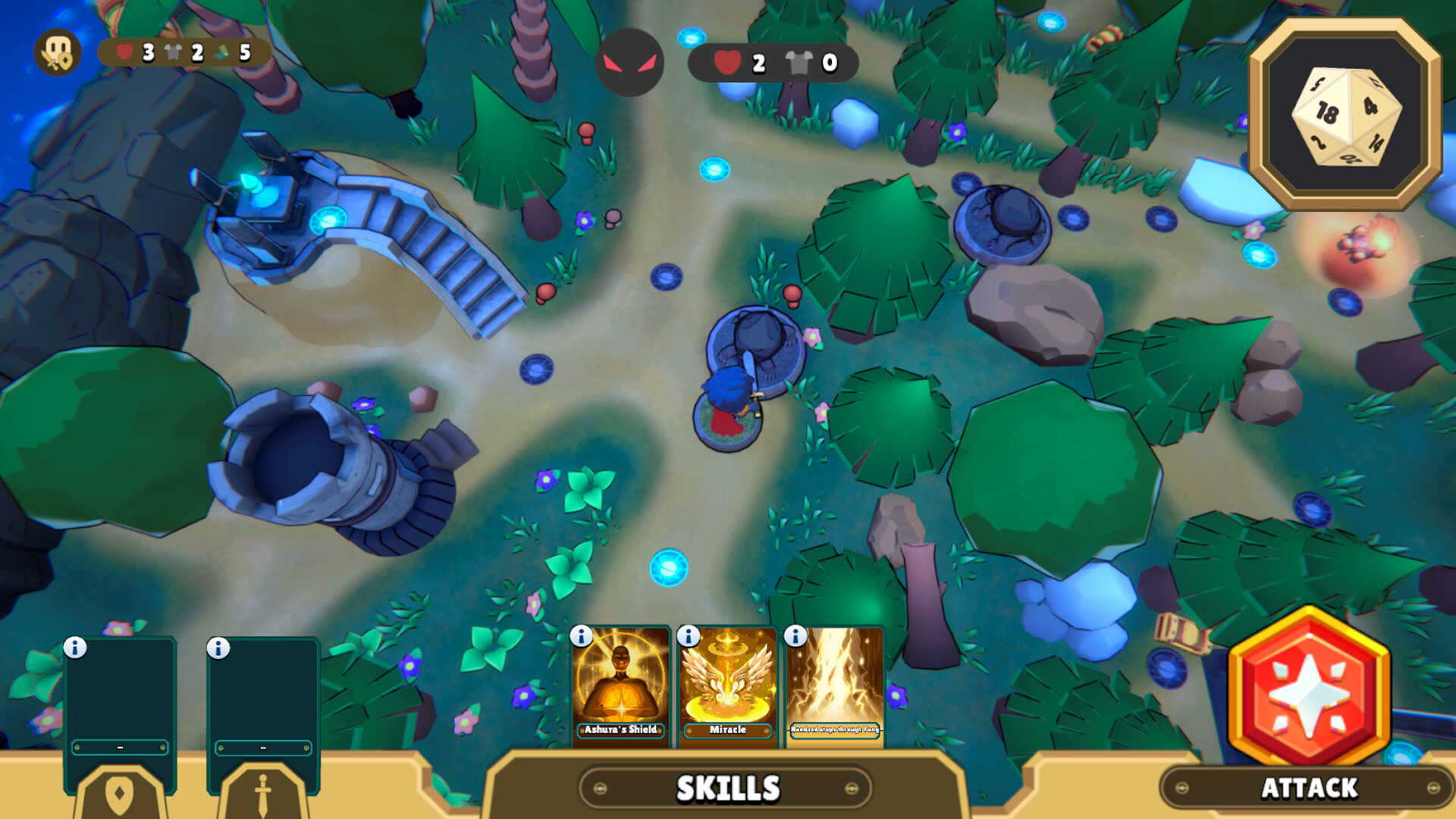This screenshot has width=1456, height=819.
Task: Open info on the empty left card slot
Action: [x=74, y=647]
